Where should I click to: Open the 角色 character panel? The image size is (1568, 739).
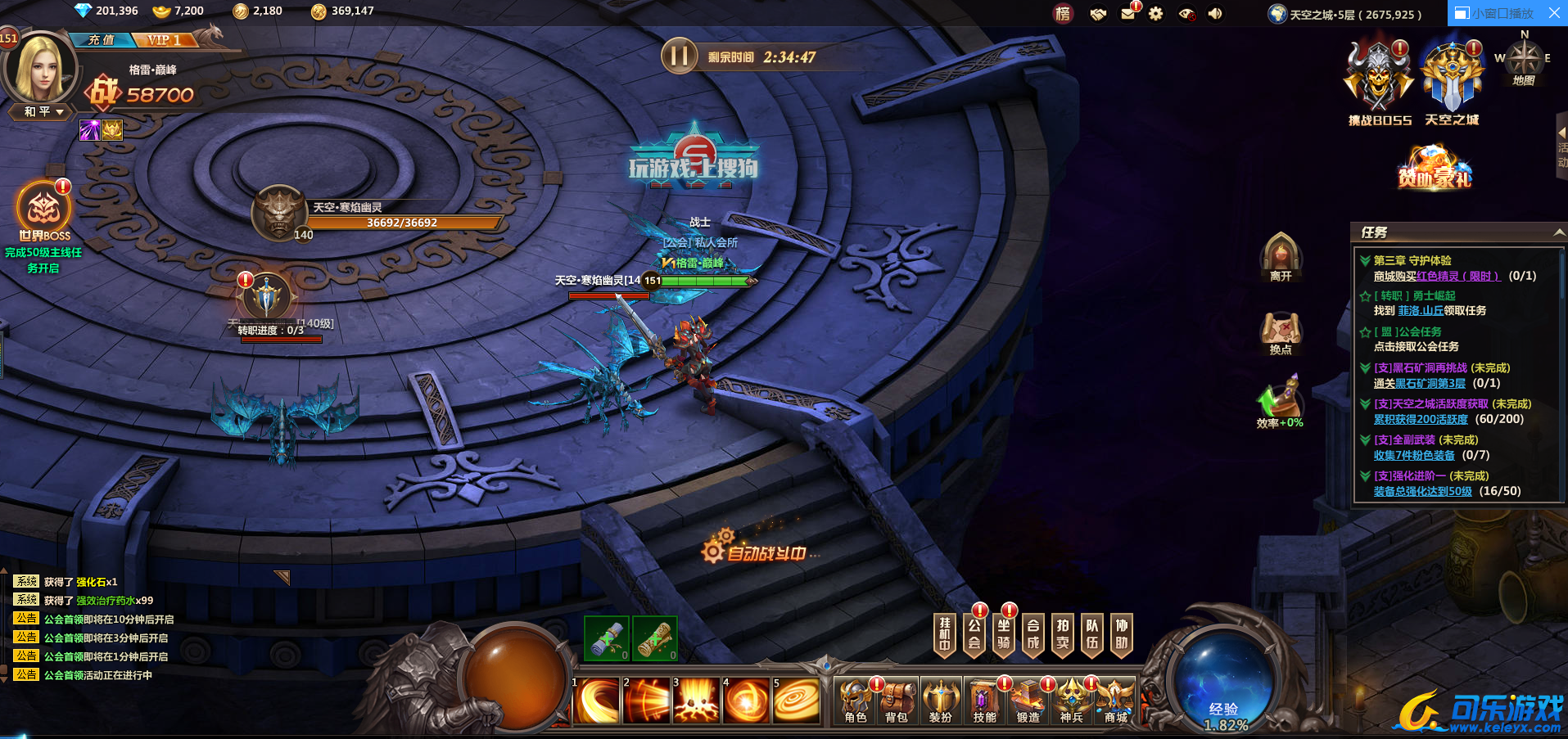(x=856, y=701)
